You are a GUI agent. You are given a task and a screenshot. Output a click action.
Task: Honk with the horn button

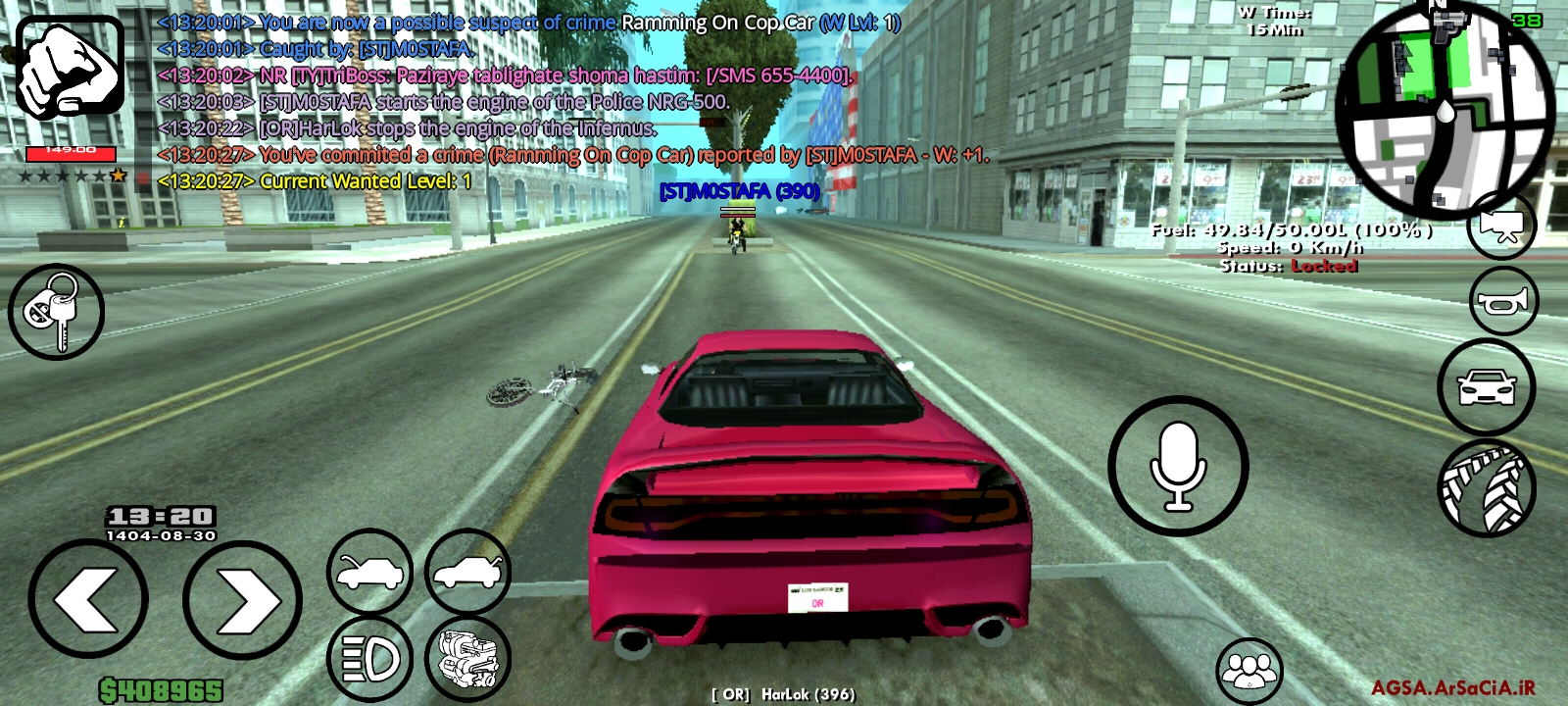1503,301
